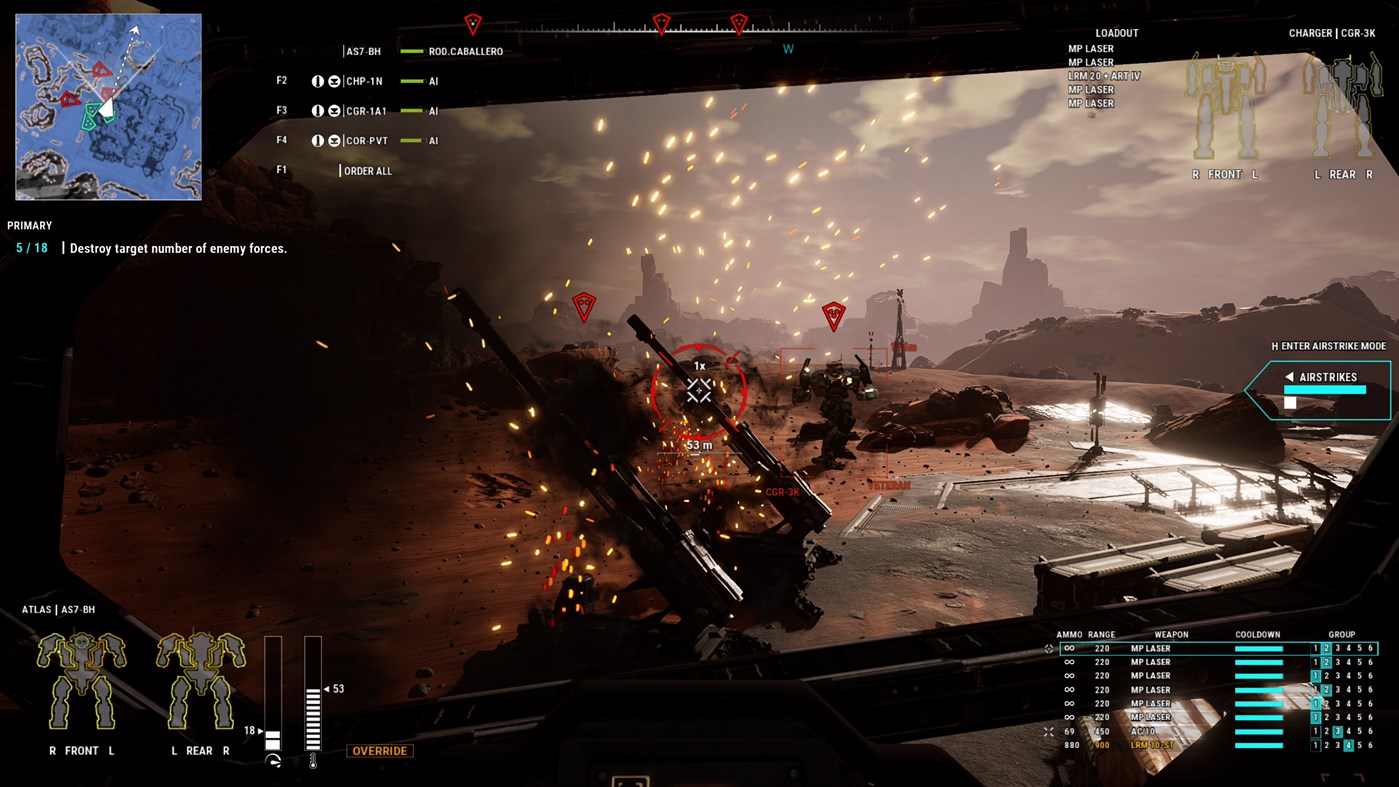
Task: Expand the selected MP LASER weapon row chevron
Action: [1051, 648]
